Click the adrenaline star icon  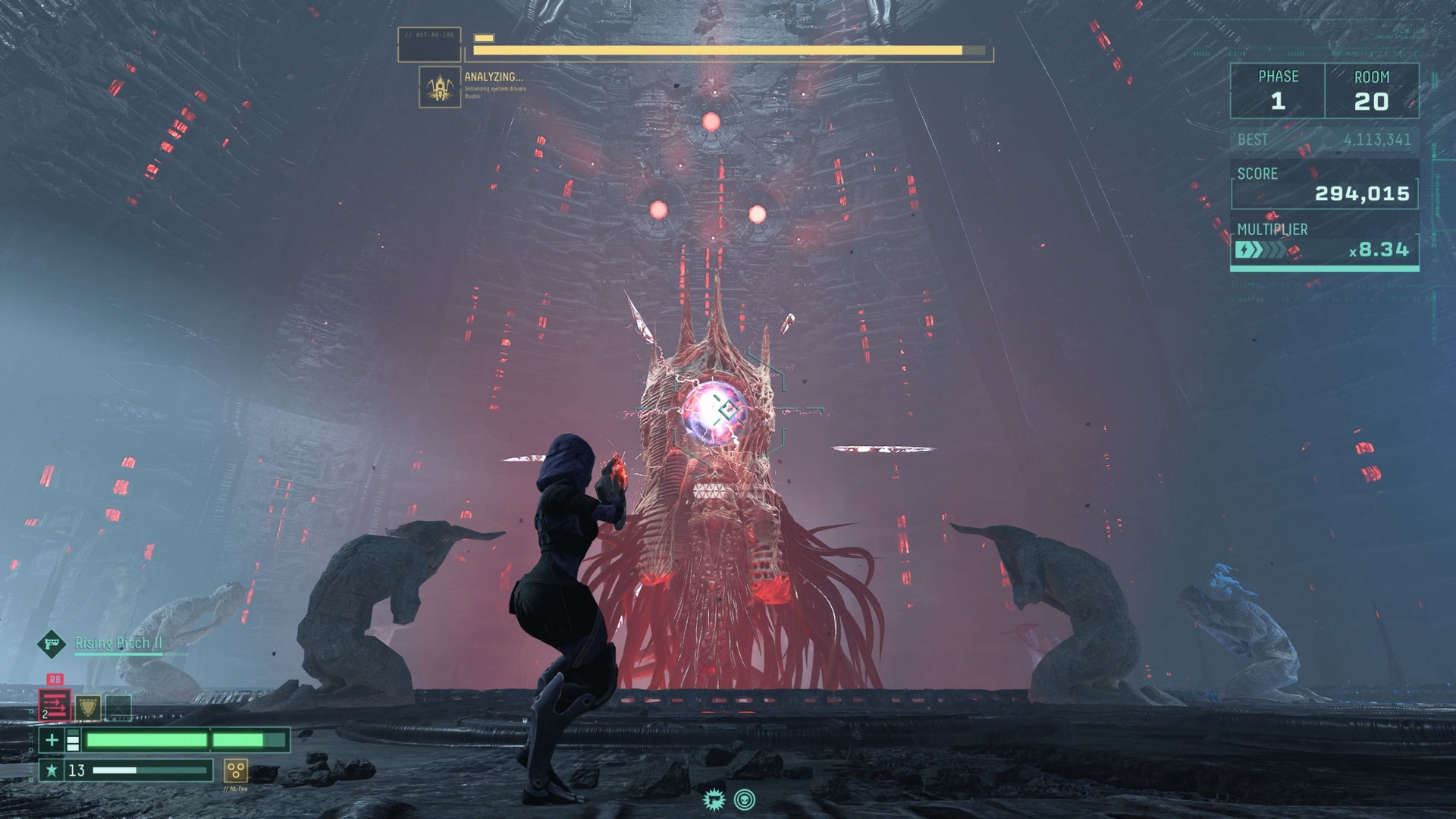coord(52,770)
